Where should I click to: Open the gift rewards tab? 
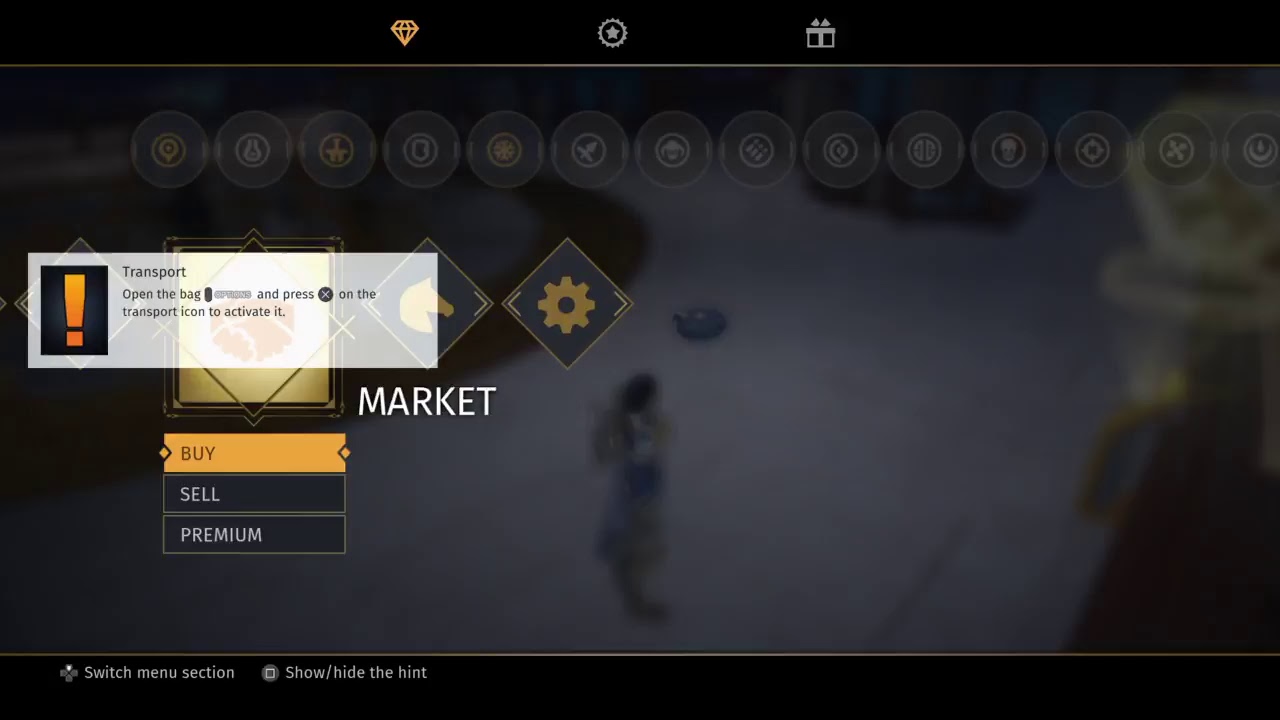(x=820, y=33)
